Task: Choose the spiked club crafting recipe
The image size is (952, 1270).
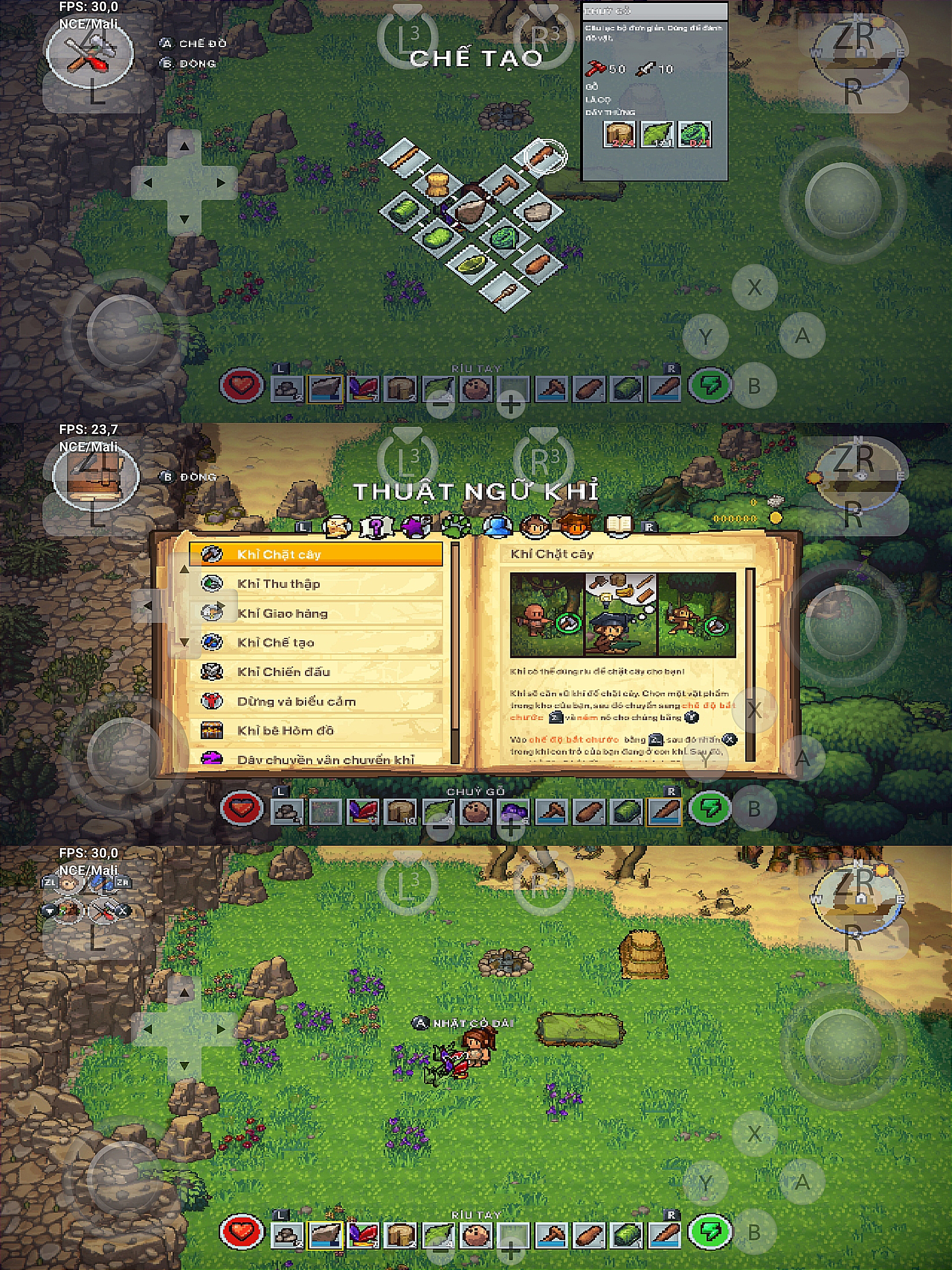Action: 506,291
